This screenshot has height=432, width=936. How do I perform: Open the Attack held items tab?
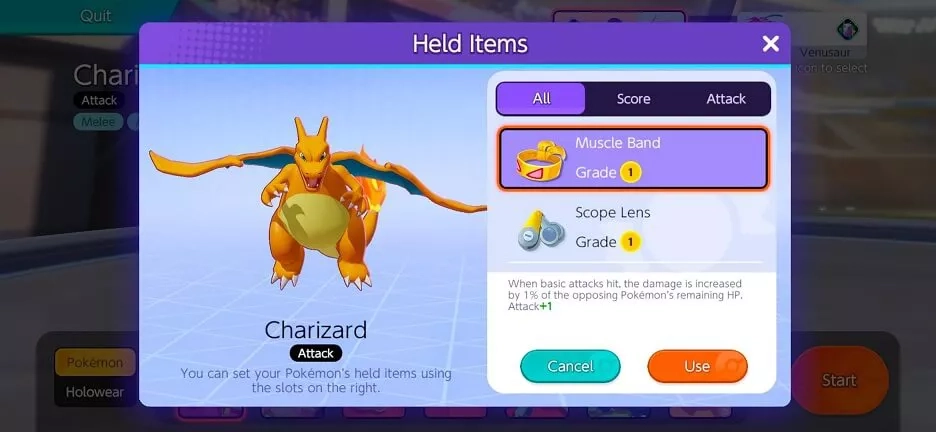[x=725, y=99]
